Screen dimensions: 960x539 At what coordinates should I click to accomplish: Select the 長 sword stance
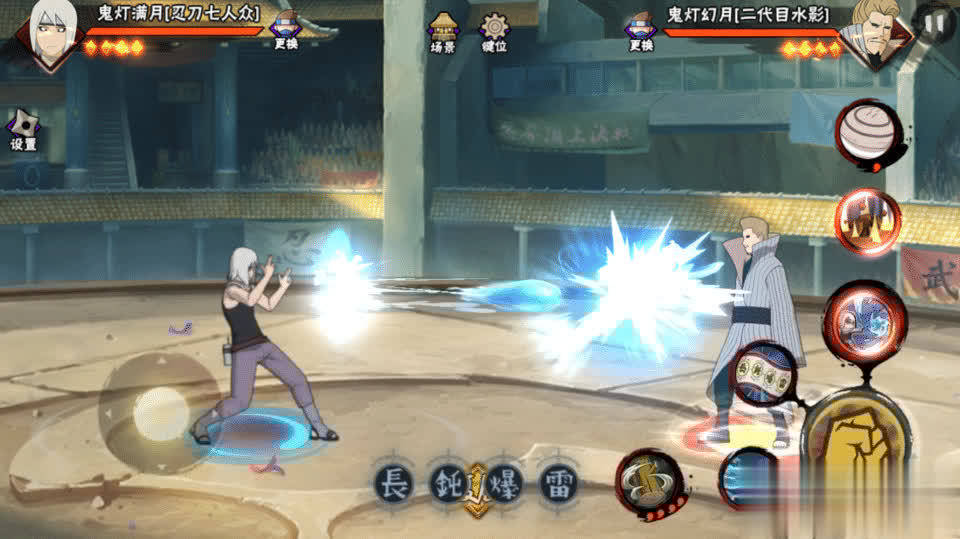(393, 483)
